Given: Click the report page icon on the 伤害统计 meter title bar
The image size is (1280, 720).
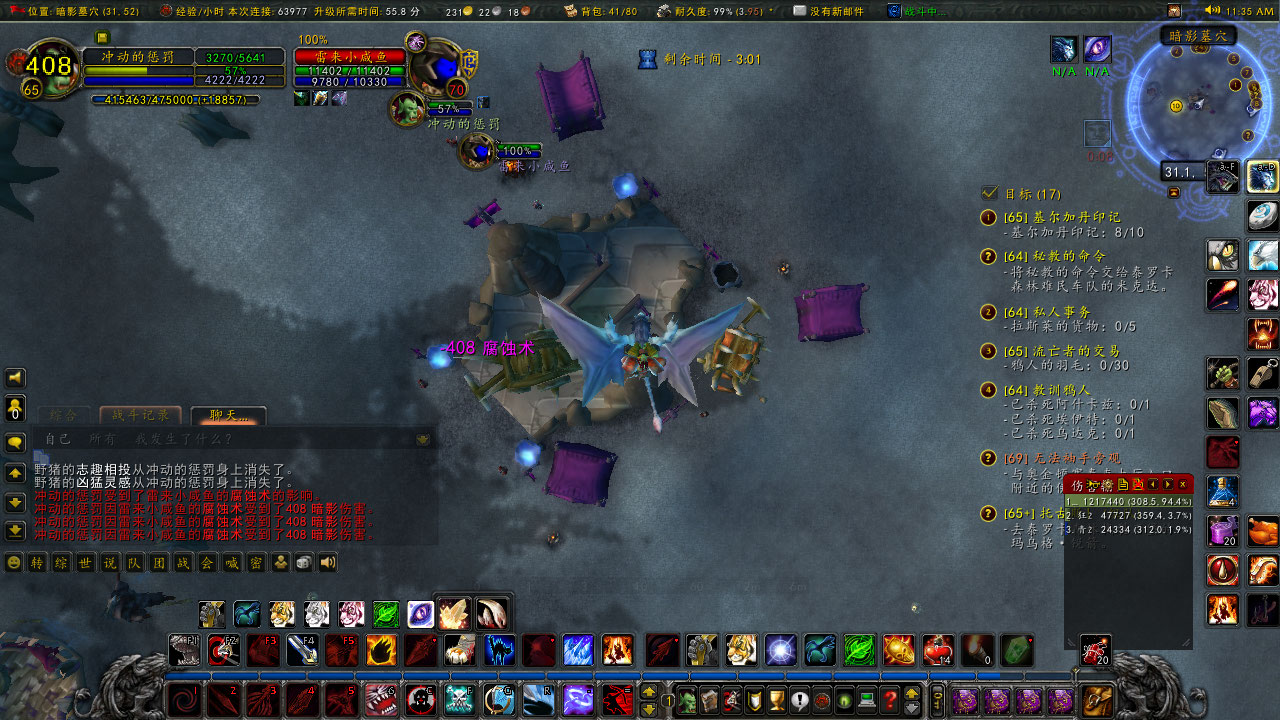Looking at the screenshot, I should tap(1123, 484).
